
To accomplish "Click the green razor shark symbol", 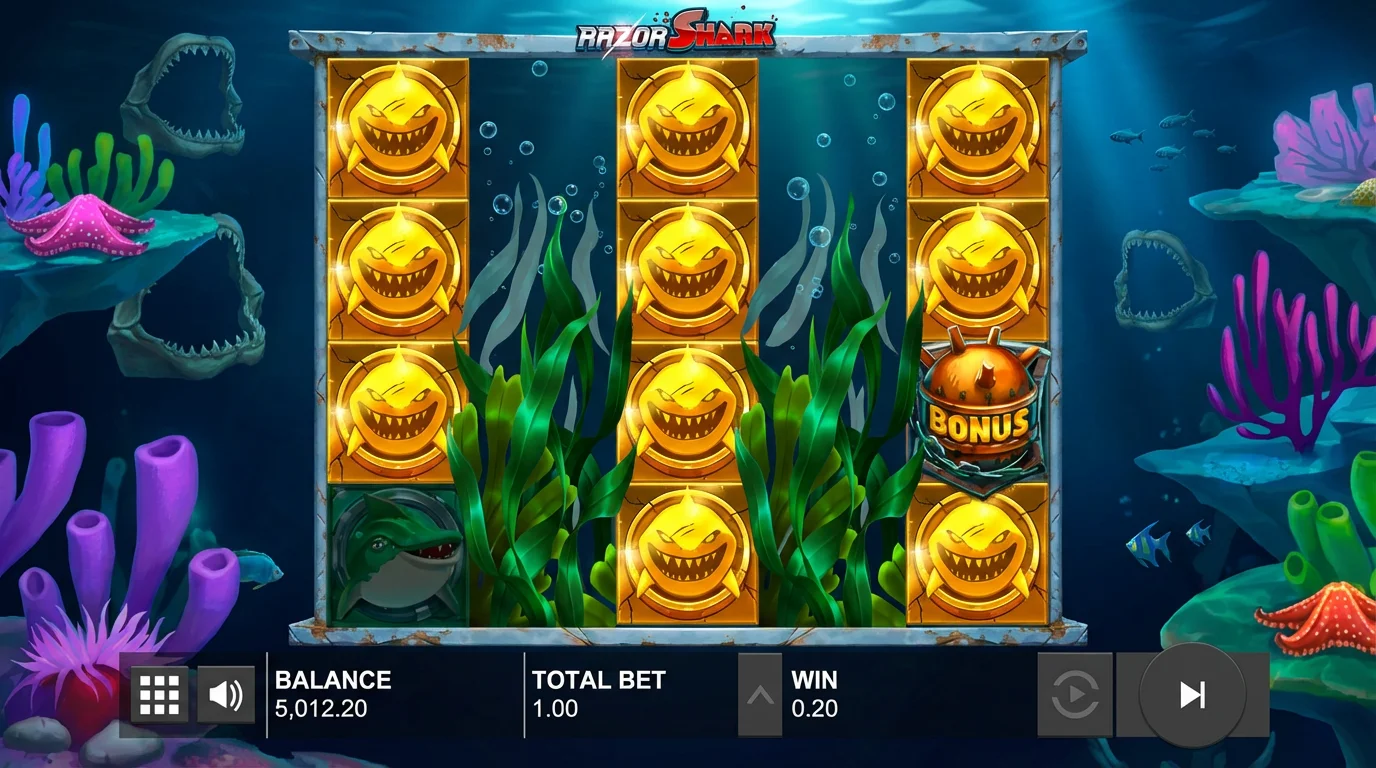I will click(x=396, y=557).
